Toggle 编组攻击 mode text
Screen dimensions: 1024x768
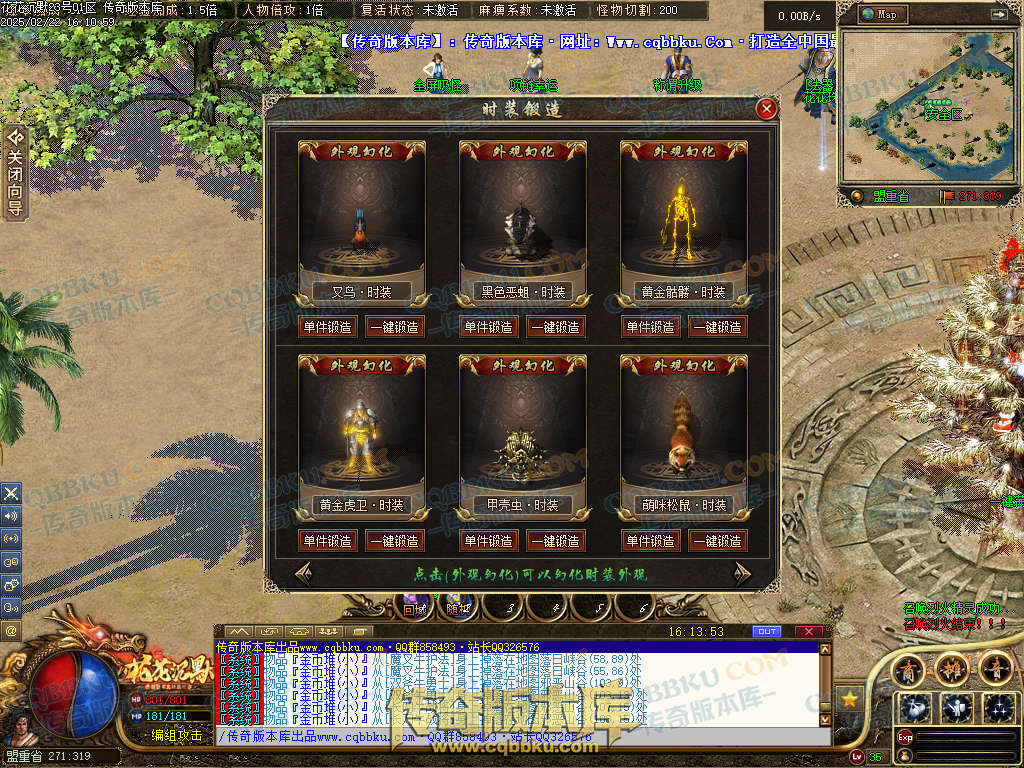(176, 735)
